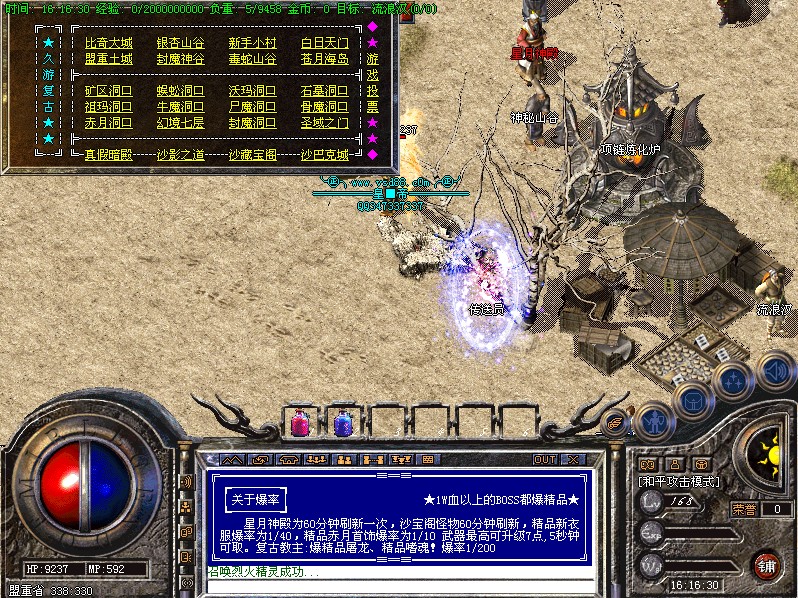Screen dimensions: 798x598
Task: Select 沙藏宝阁 destination
Action: (252, 155)
